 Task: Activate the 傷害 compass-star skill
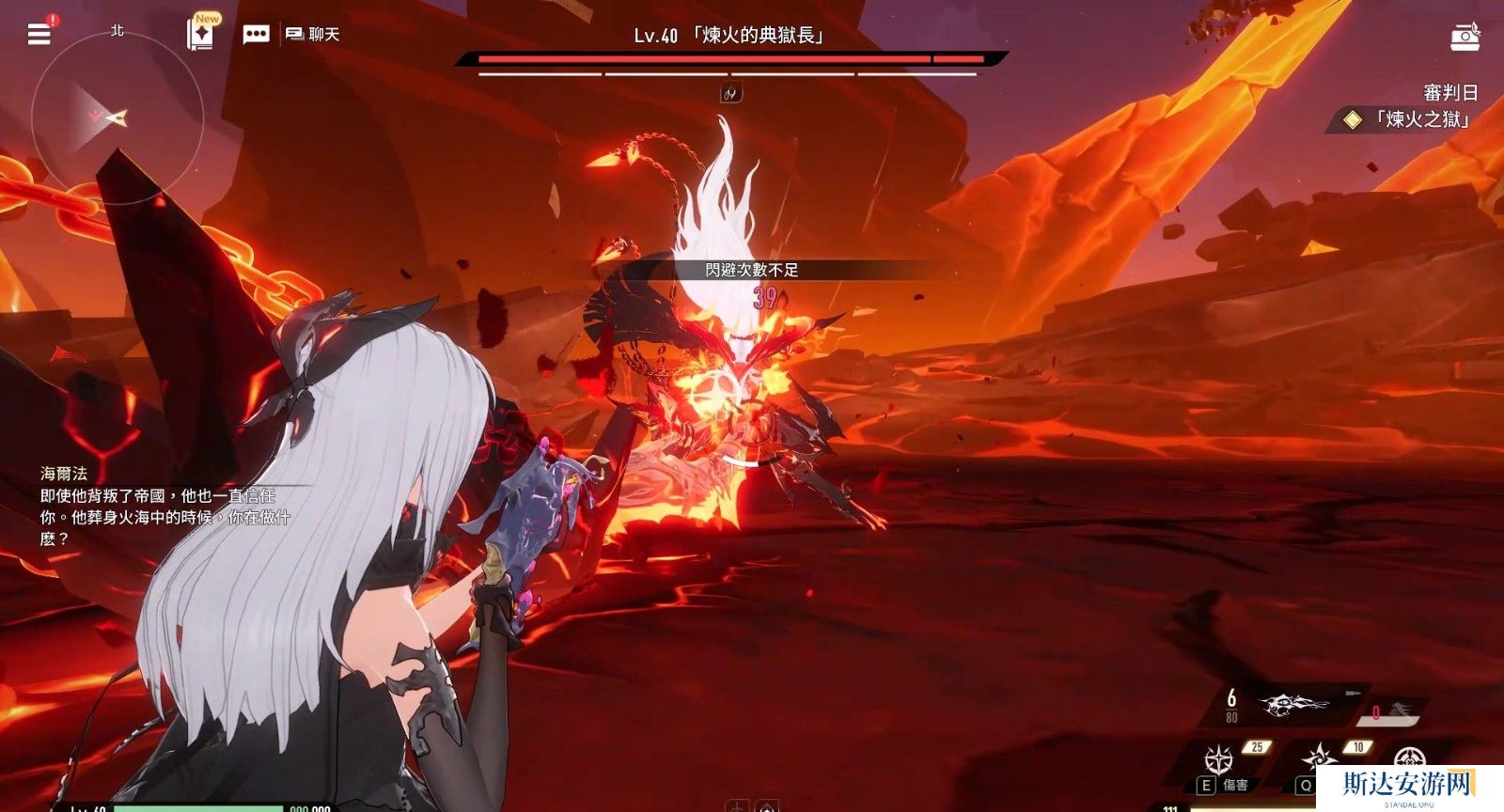click(1220, 758)
